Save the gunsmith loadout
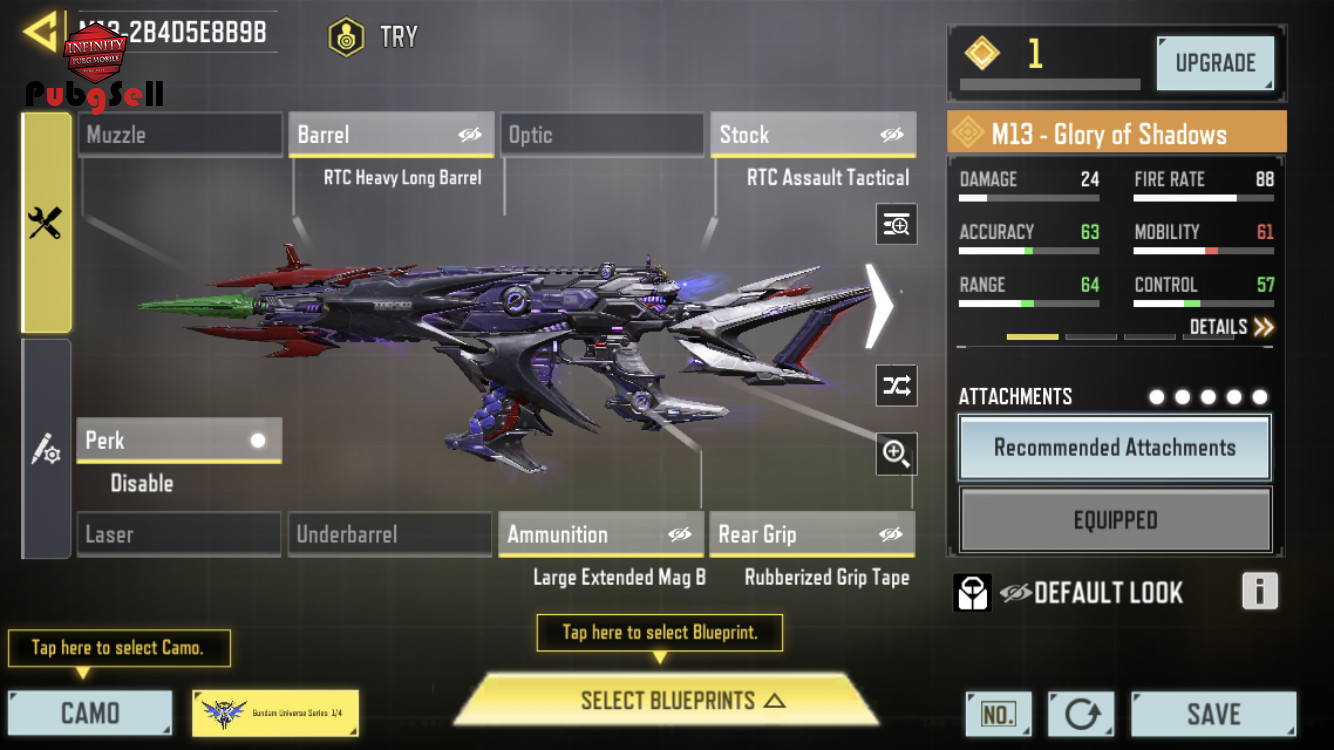The image size is (1334, 750). [x=1213, y=714]
